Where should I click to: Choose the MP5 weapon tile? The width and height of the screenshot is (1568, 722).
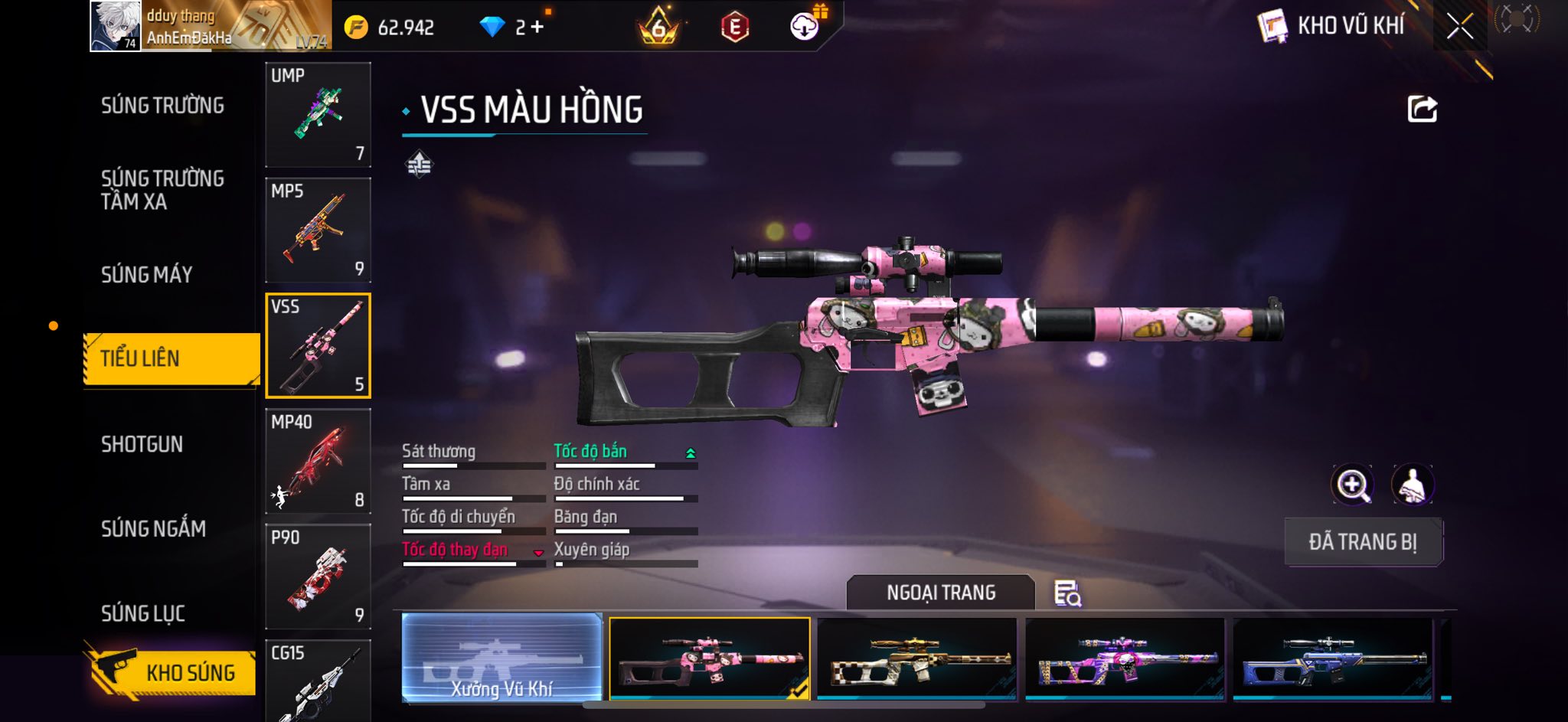(318, 230)
